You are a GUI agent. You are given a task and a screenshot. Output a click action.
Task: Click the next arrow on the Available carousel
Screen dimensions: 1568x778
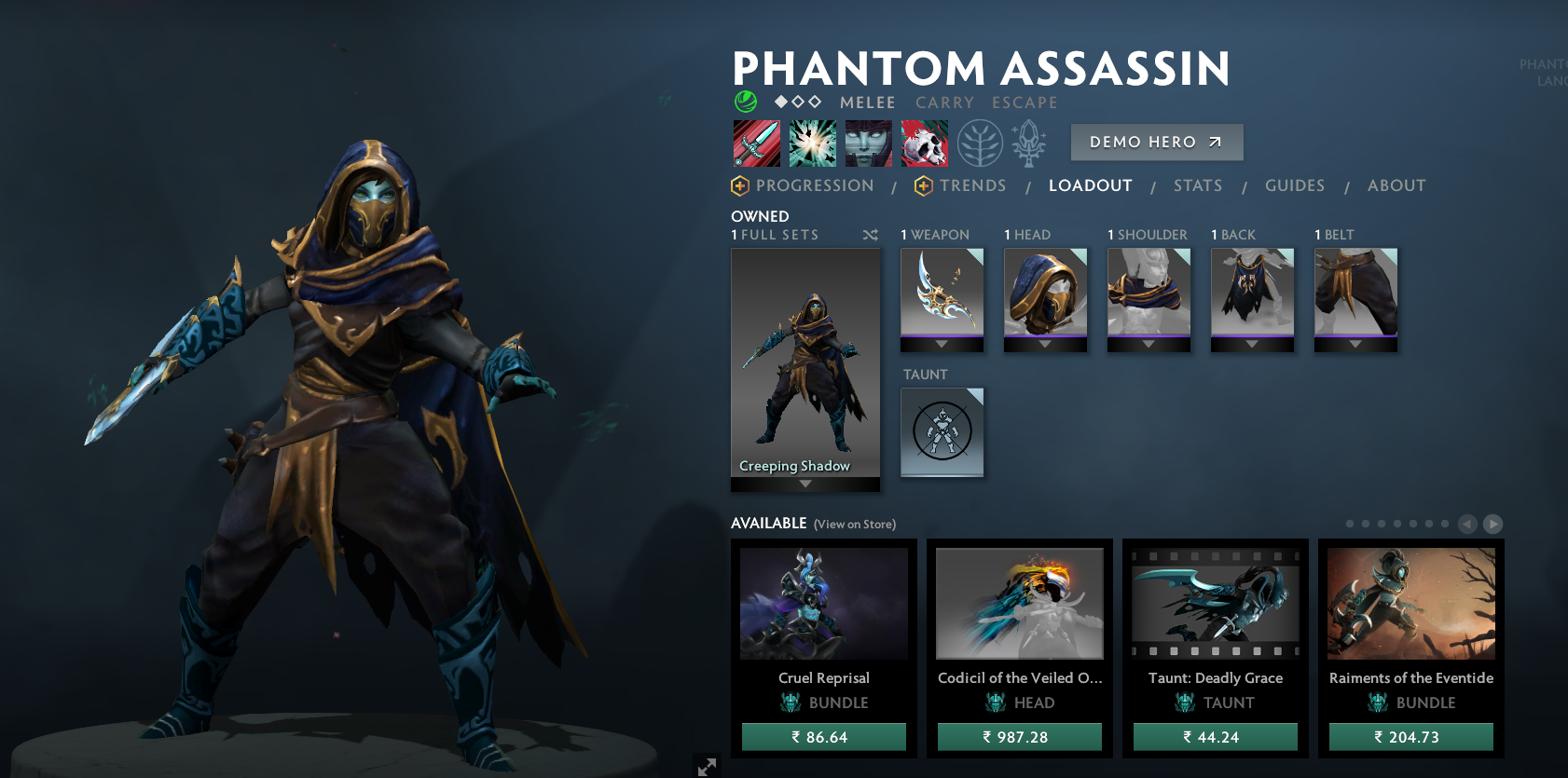1492,525
